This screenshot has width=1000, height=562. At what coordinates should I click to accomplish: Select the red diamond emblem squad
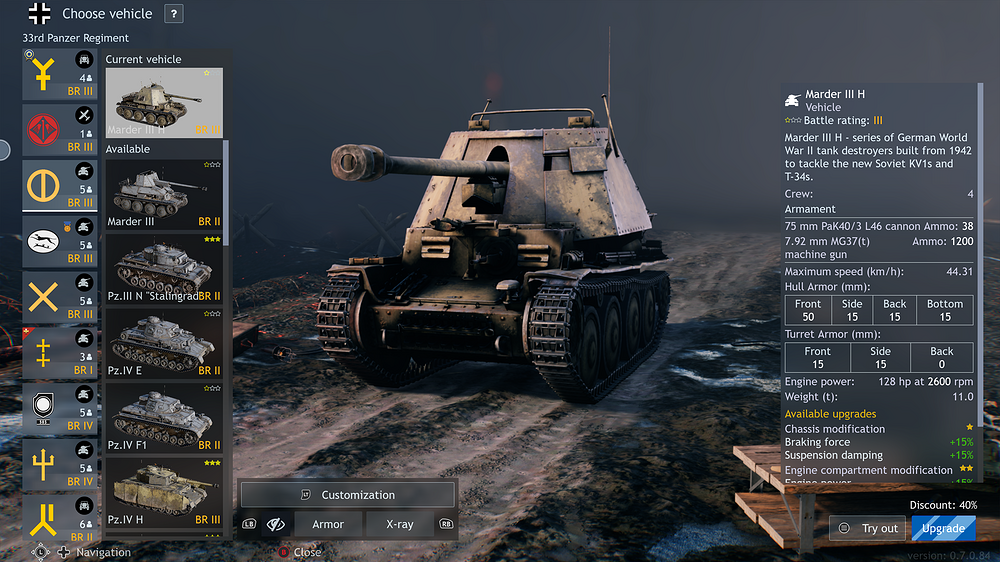click(x=60, y=131)
